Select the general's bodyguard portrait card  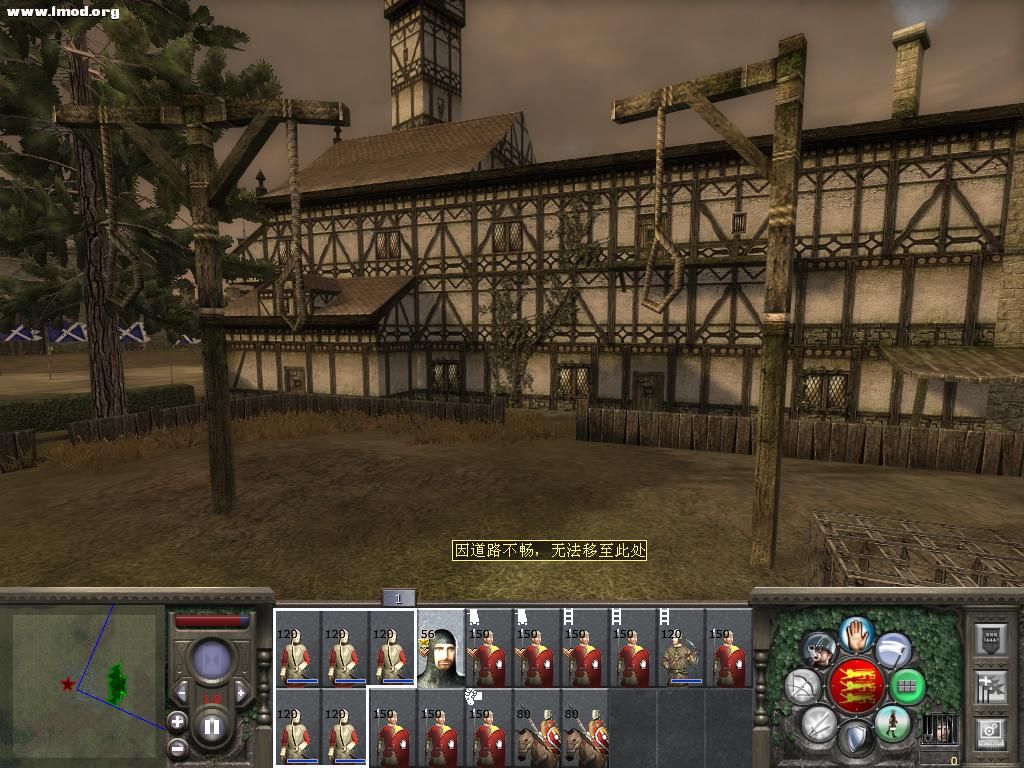click(441, 648)
